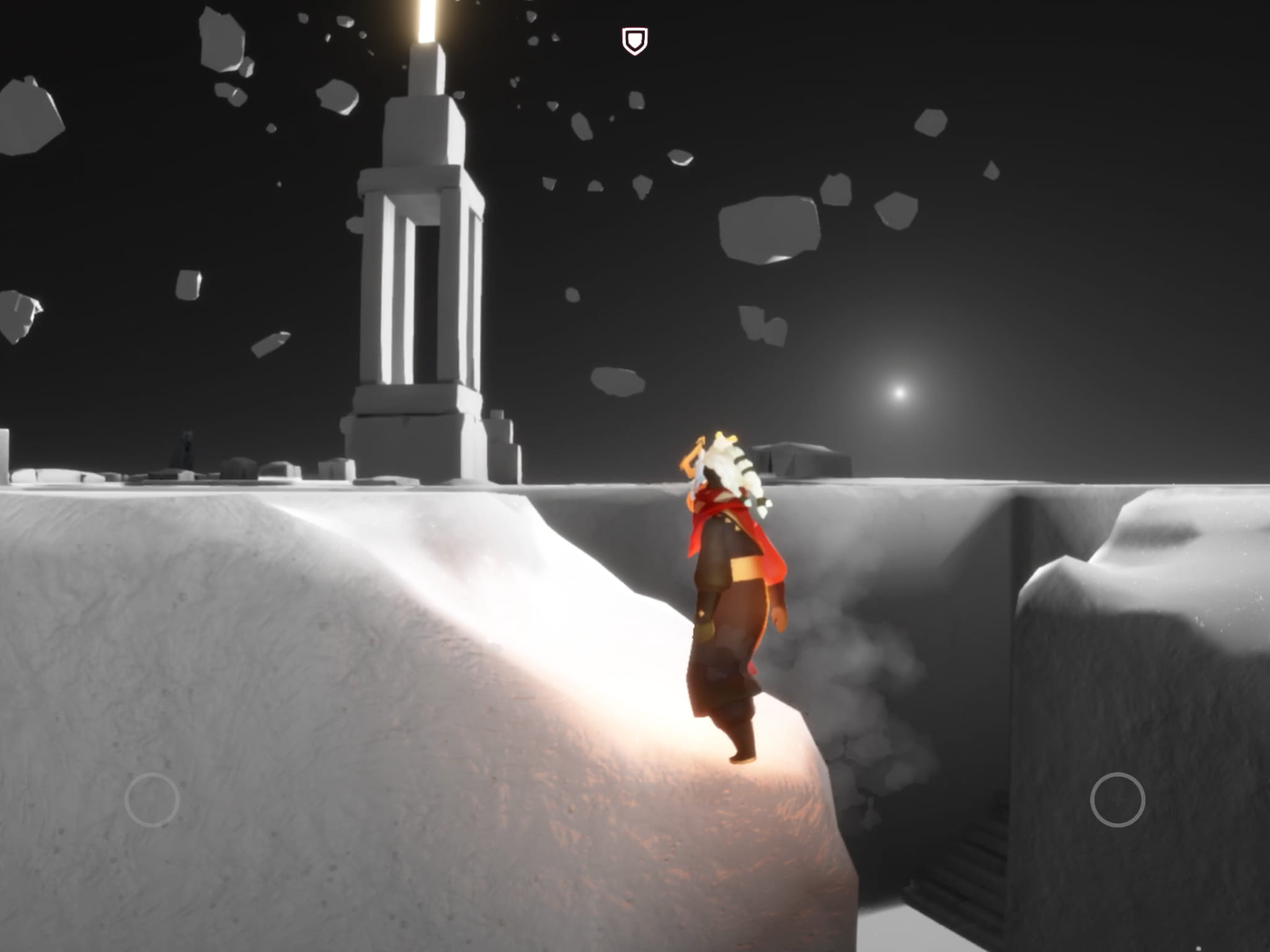
Task: Tap the left movement joystick circle
Action: coord(152,800)
